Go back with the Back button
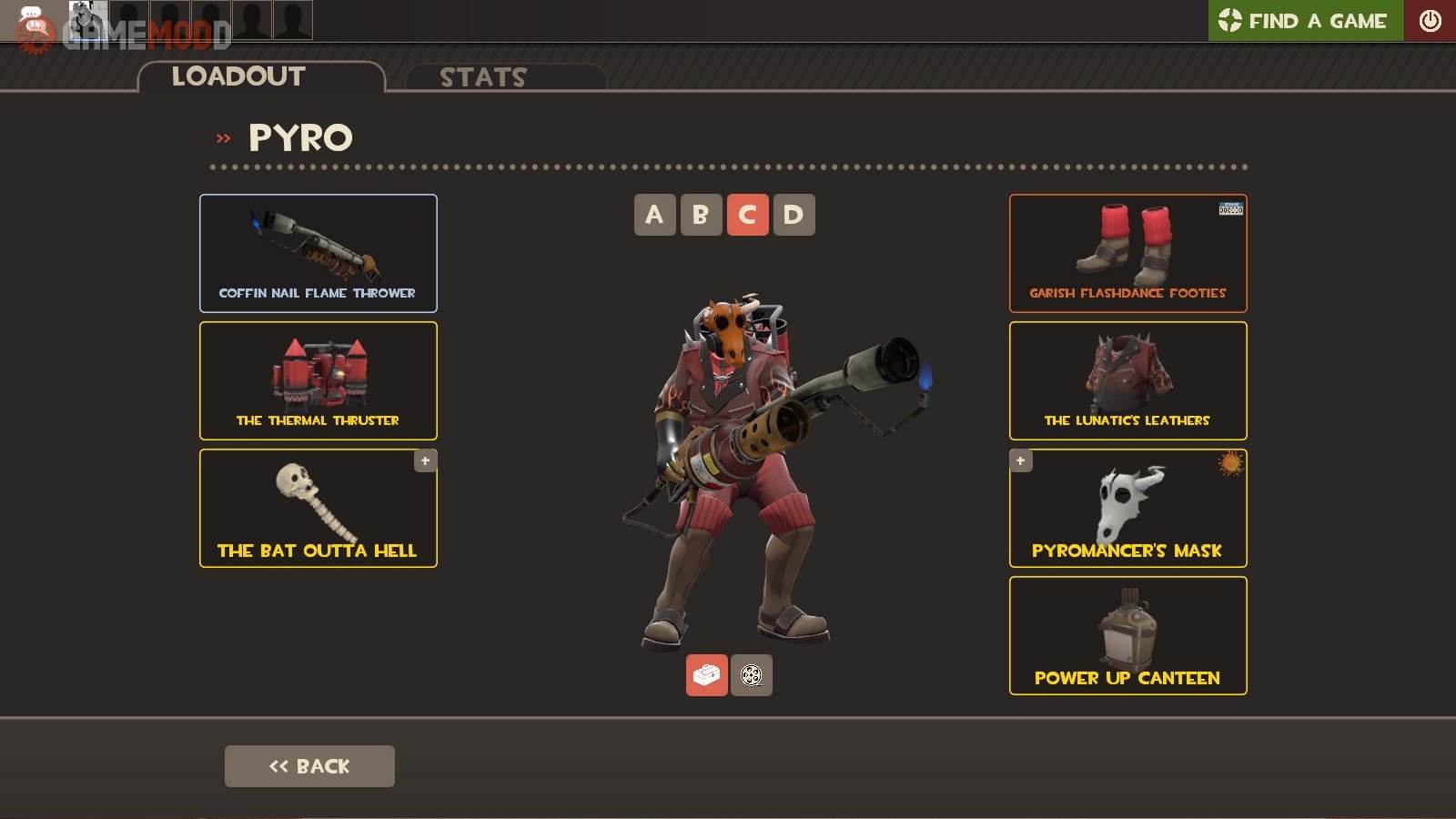Viewport: 1456px width, 819px height. click(x=309, y=766)
